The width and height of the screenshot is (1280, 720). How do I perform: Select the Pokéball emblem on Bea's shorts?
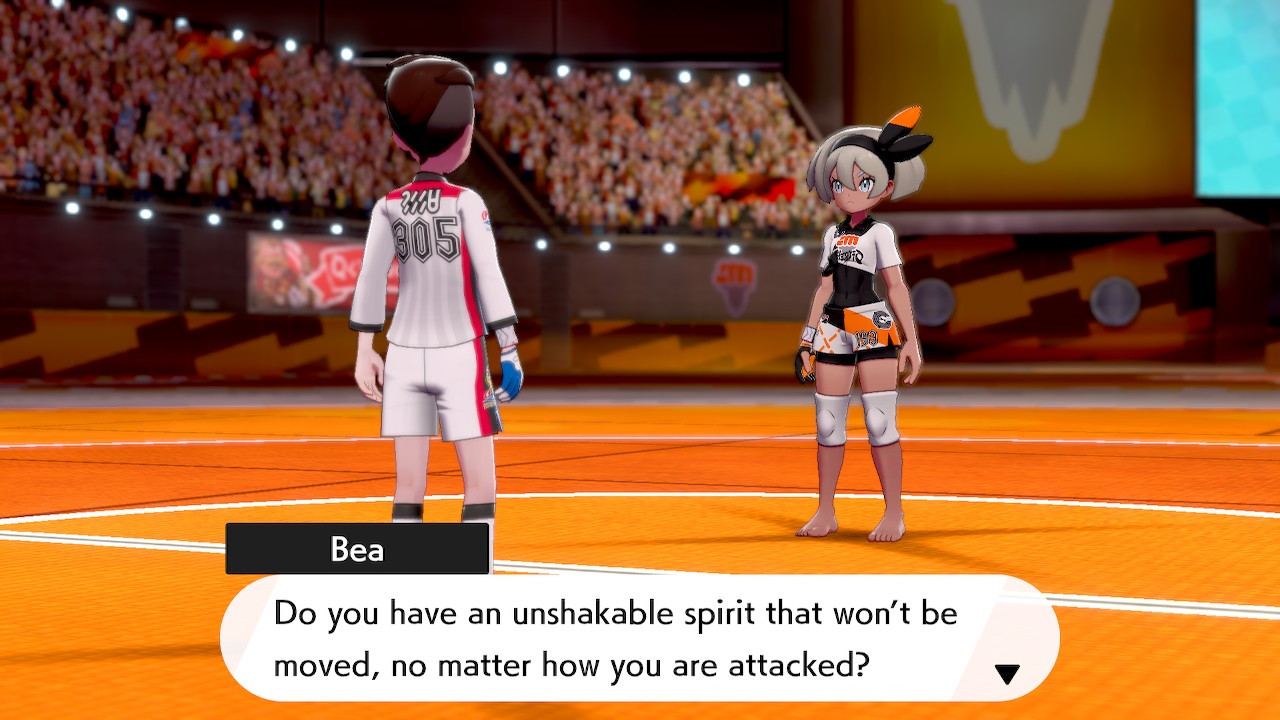point(884,320)
